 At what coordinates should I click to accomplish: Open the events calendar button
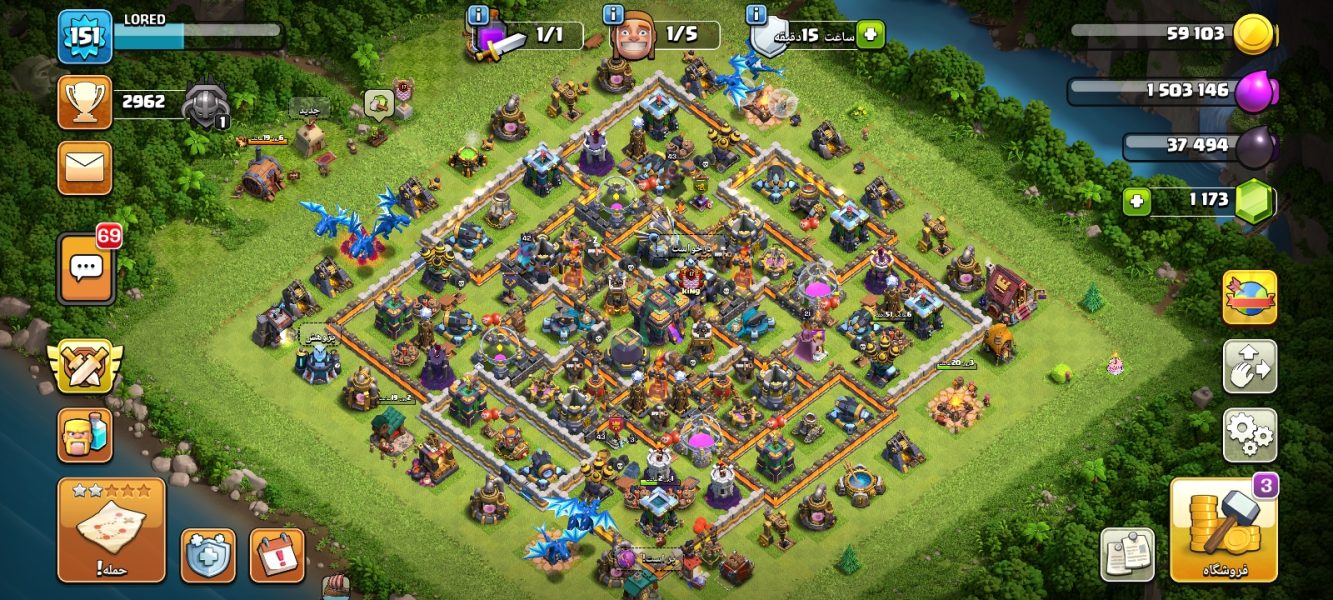pos(276,555)
